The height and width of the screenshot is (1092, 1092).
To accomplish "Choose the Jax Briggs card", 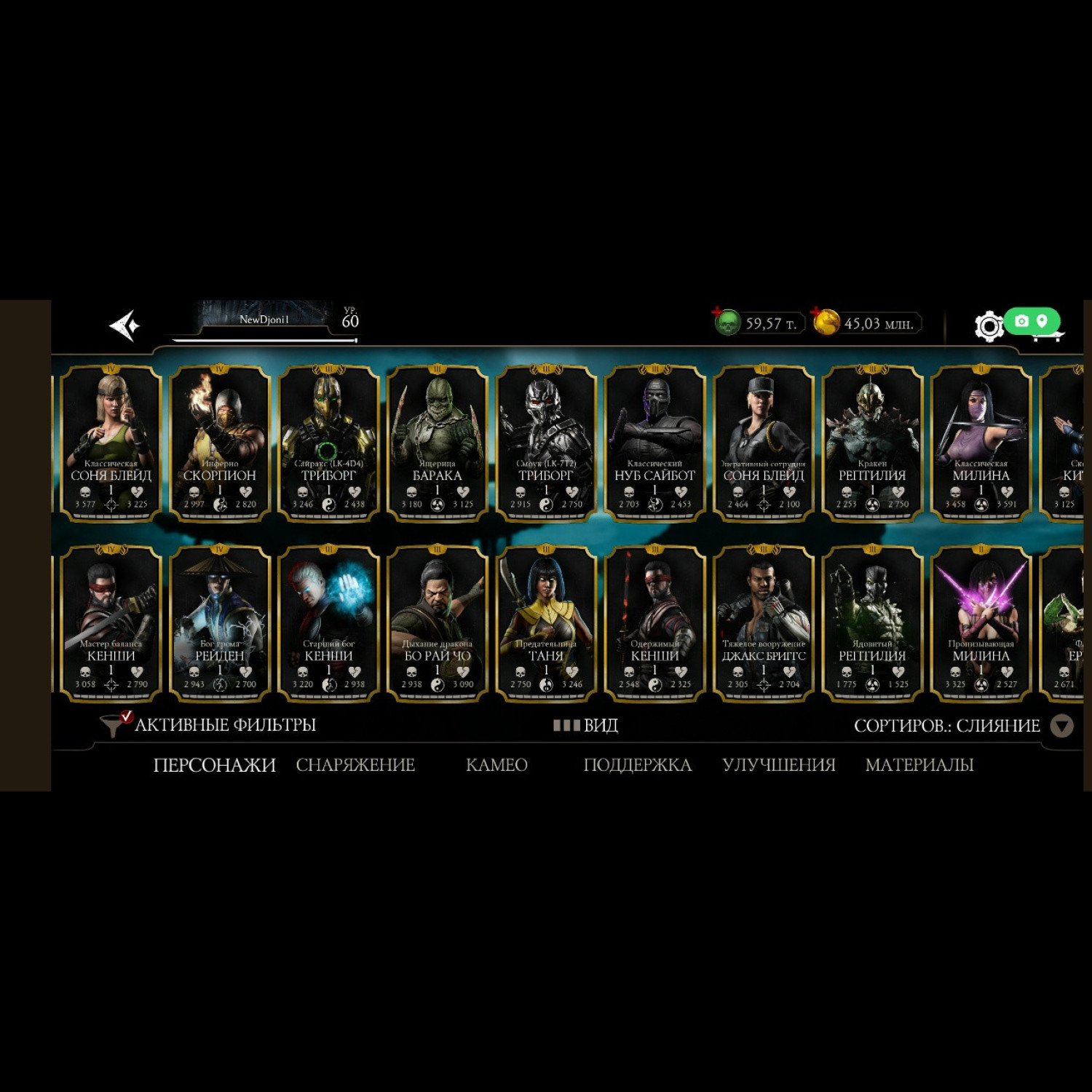I will 764,623.
